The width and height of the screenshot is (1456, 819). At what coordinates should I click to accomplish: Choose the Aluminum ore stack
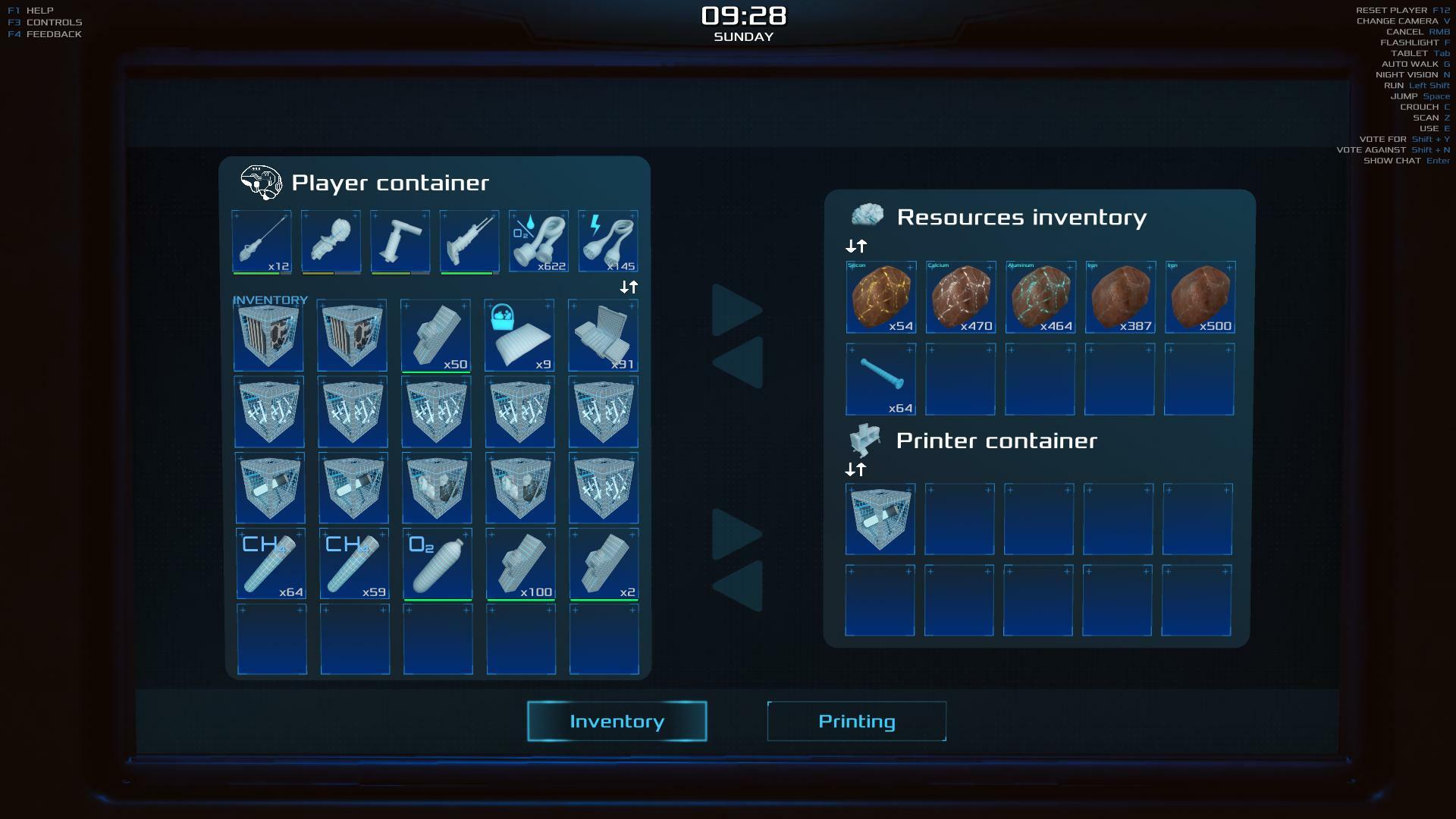pyautogui.click(x=1040, y=297)
